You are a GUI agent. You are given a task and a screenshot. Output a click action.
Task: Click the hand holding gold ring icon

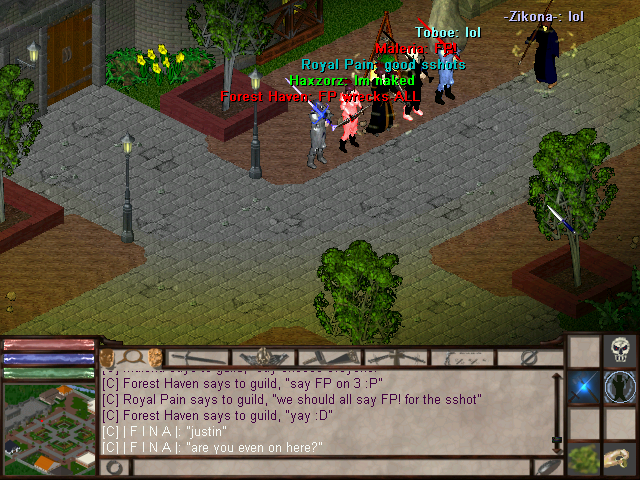(x=621, y=461)
